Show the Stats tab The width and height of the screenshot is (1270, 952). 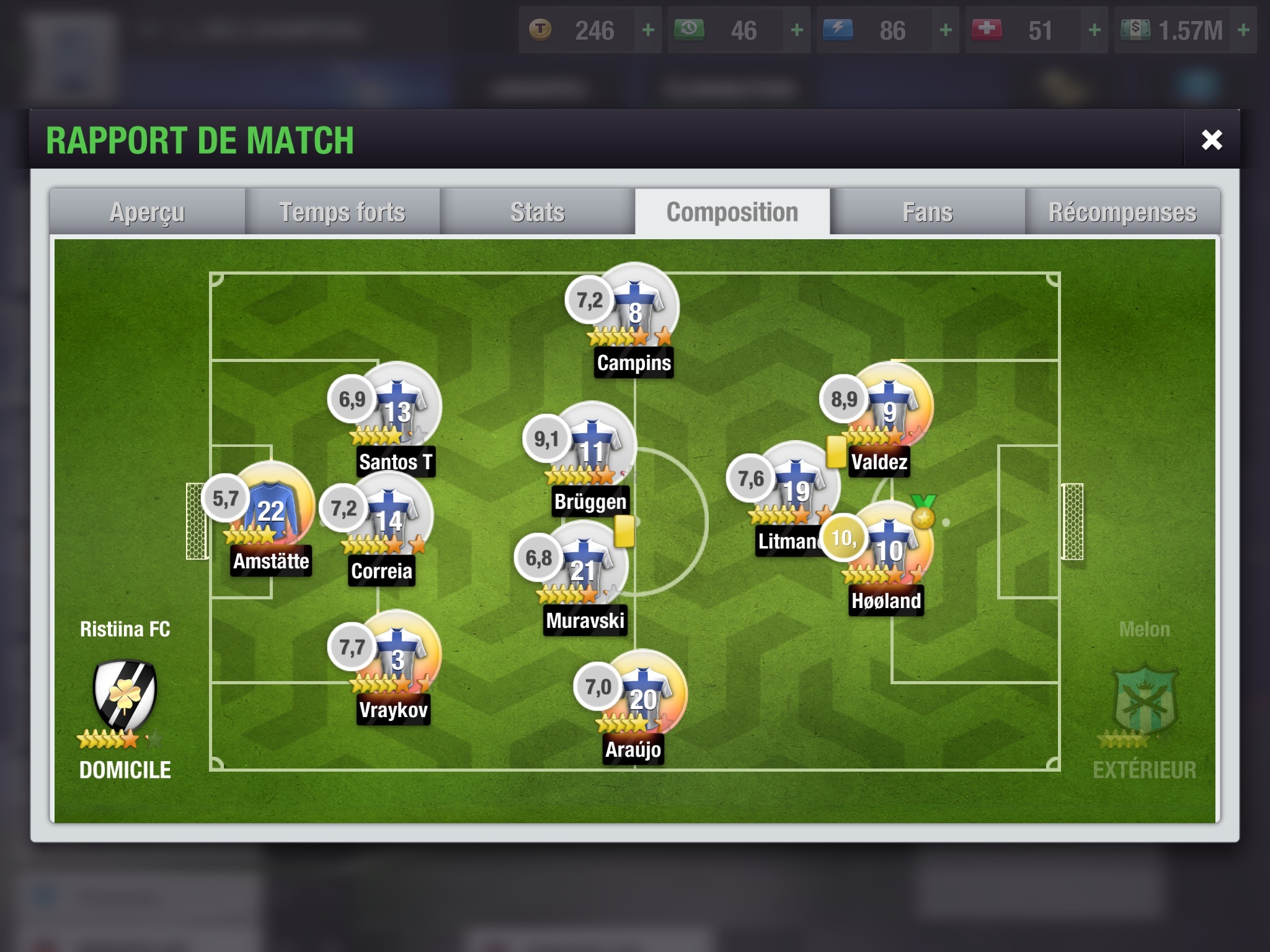point(538,212)
